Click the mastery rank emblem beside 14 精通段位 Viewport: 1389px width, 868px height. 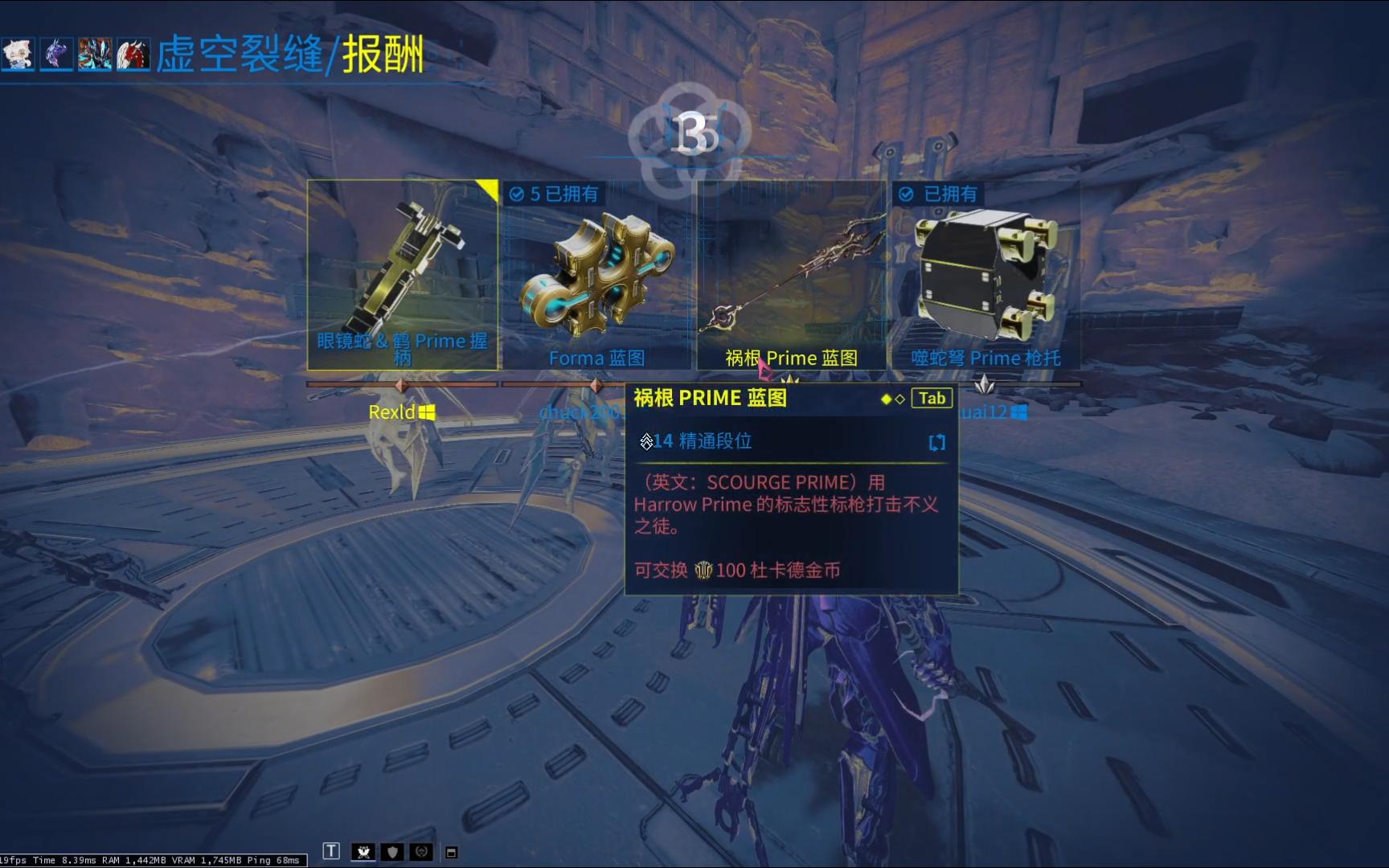click(646, 442)
